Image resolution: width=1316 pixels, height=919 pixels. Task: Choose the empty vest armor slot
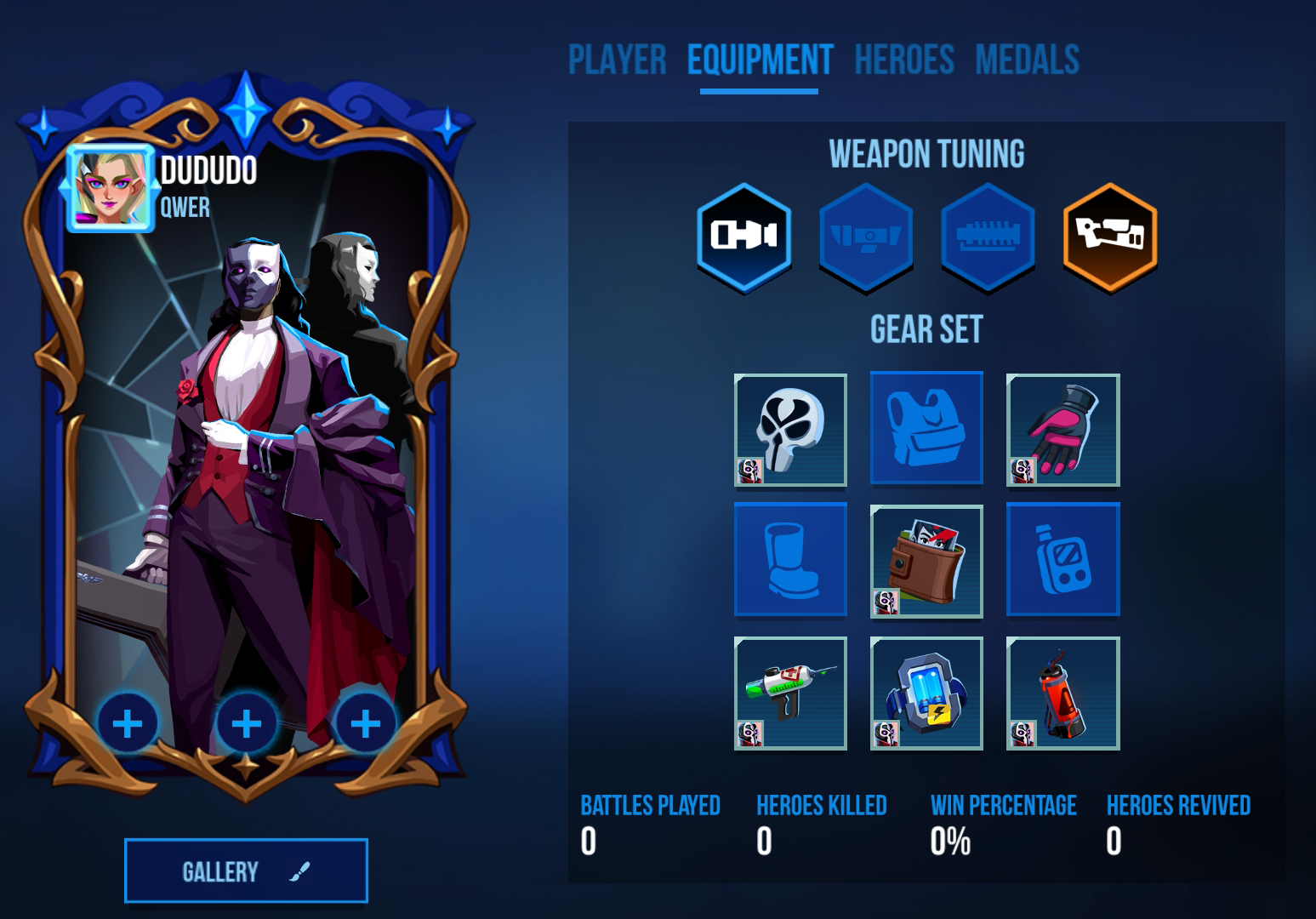926,428
